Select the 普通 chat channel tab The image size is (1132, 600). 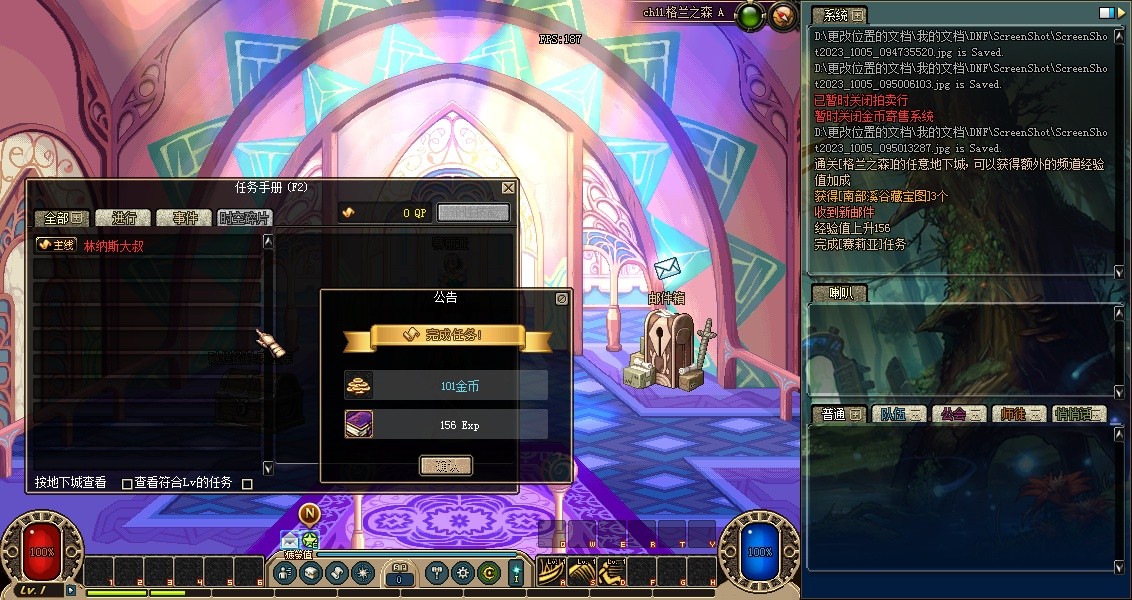point(840,414)
